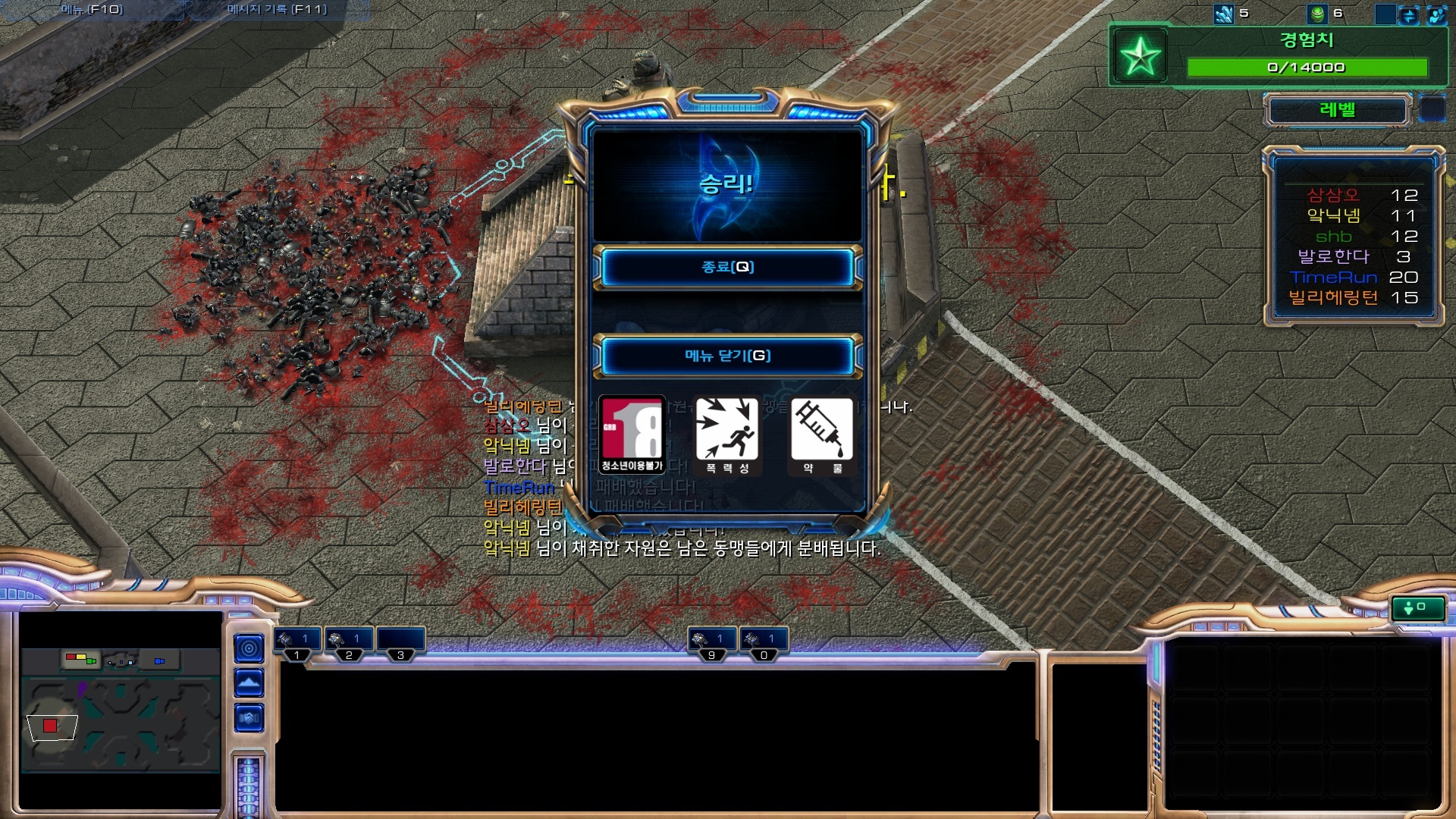Select control group 0
Screen dimensions: 1456x819
coord(764,642)
